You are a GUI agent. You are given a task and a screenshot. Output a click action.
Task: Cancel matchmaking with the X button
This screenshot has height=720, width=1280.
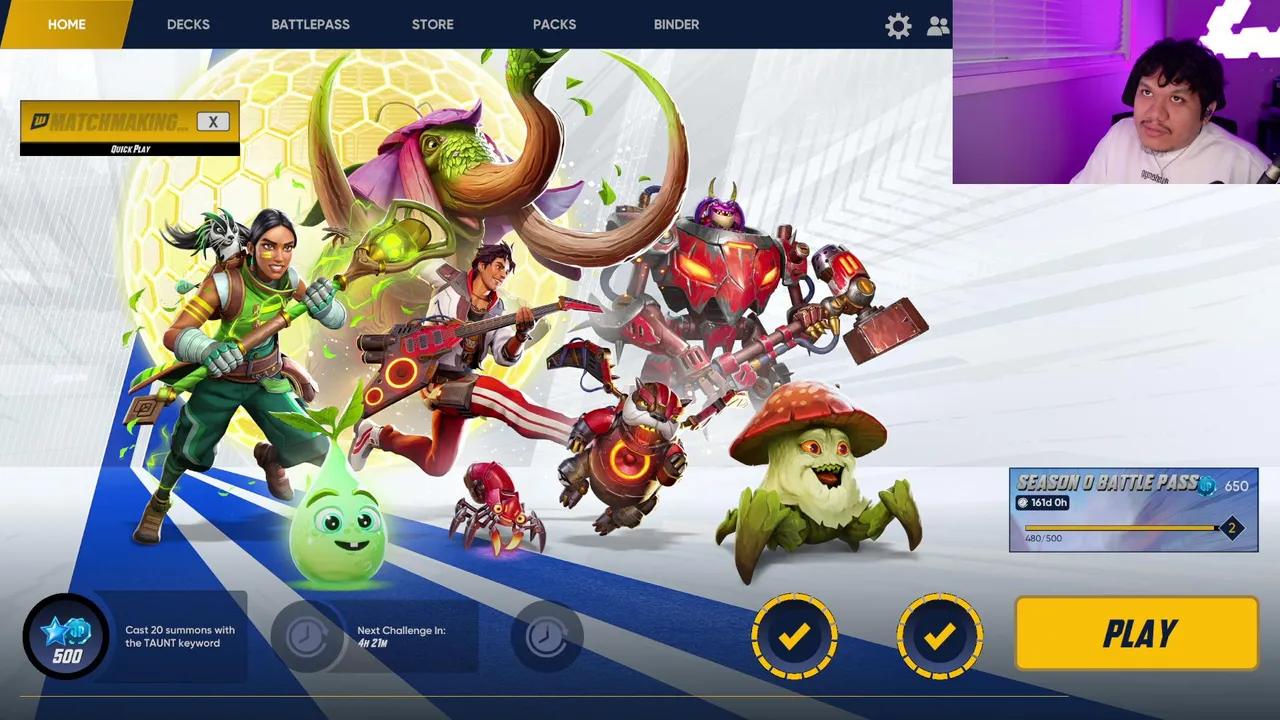(x=213, y=121)
